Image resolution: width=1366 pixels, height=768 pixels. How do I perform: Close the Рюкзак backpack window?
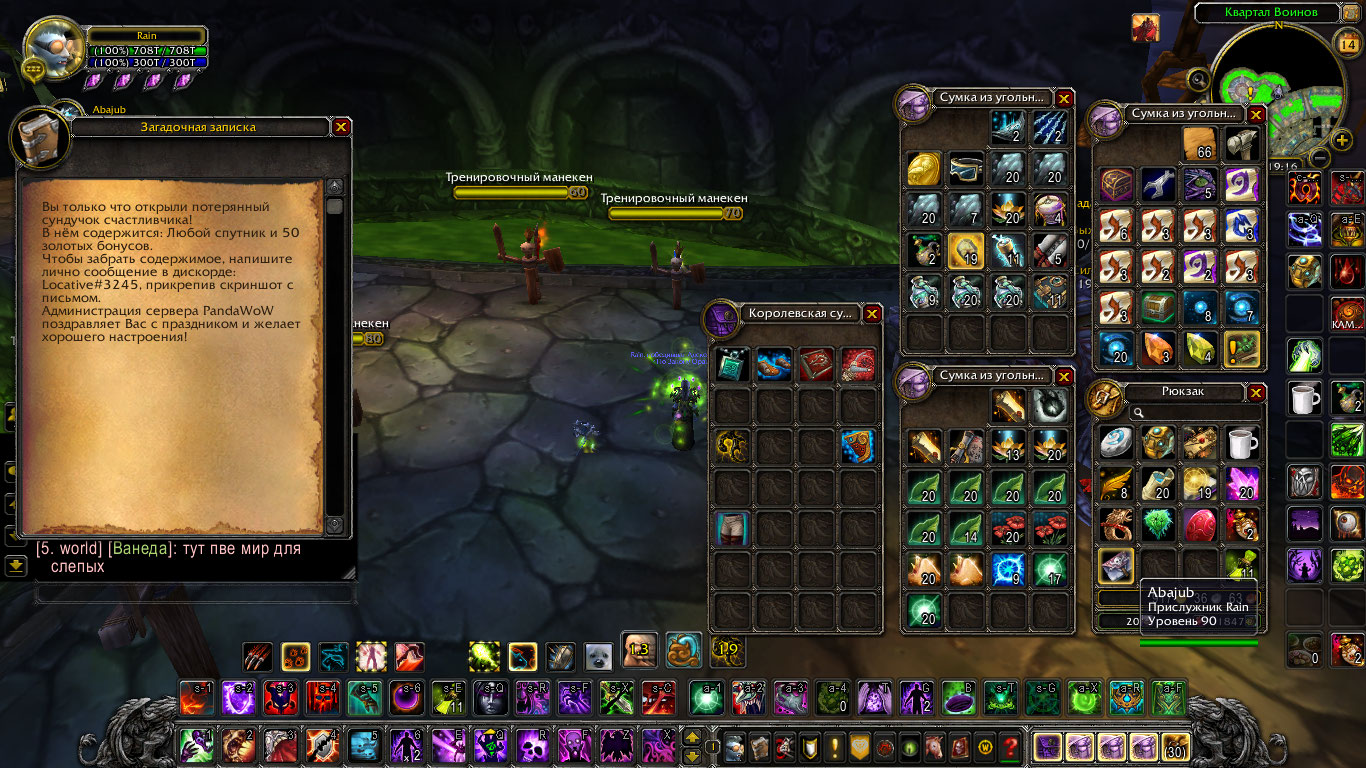click(1257, 392)
